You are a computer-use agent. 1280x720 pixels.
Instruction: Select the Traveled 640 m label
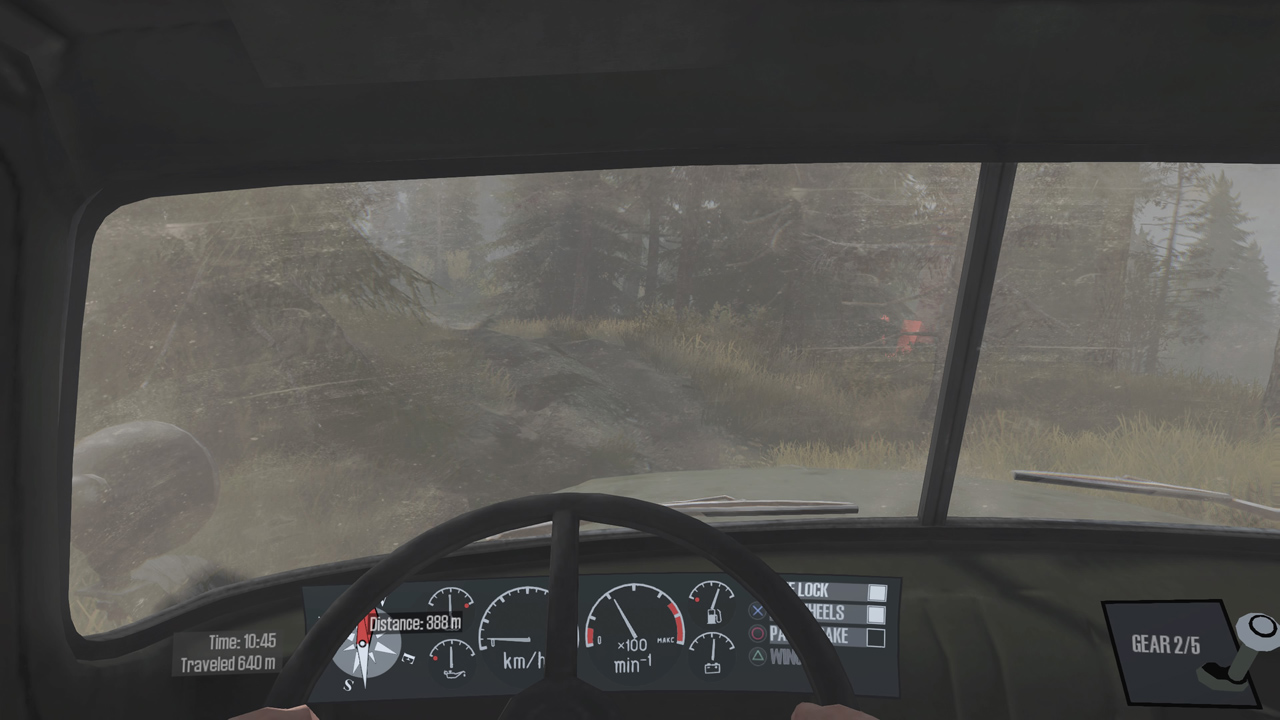(228, 662)
